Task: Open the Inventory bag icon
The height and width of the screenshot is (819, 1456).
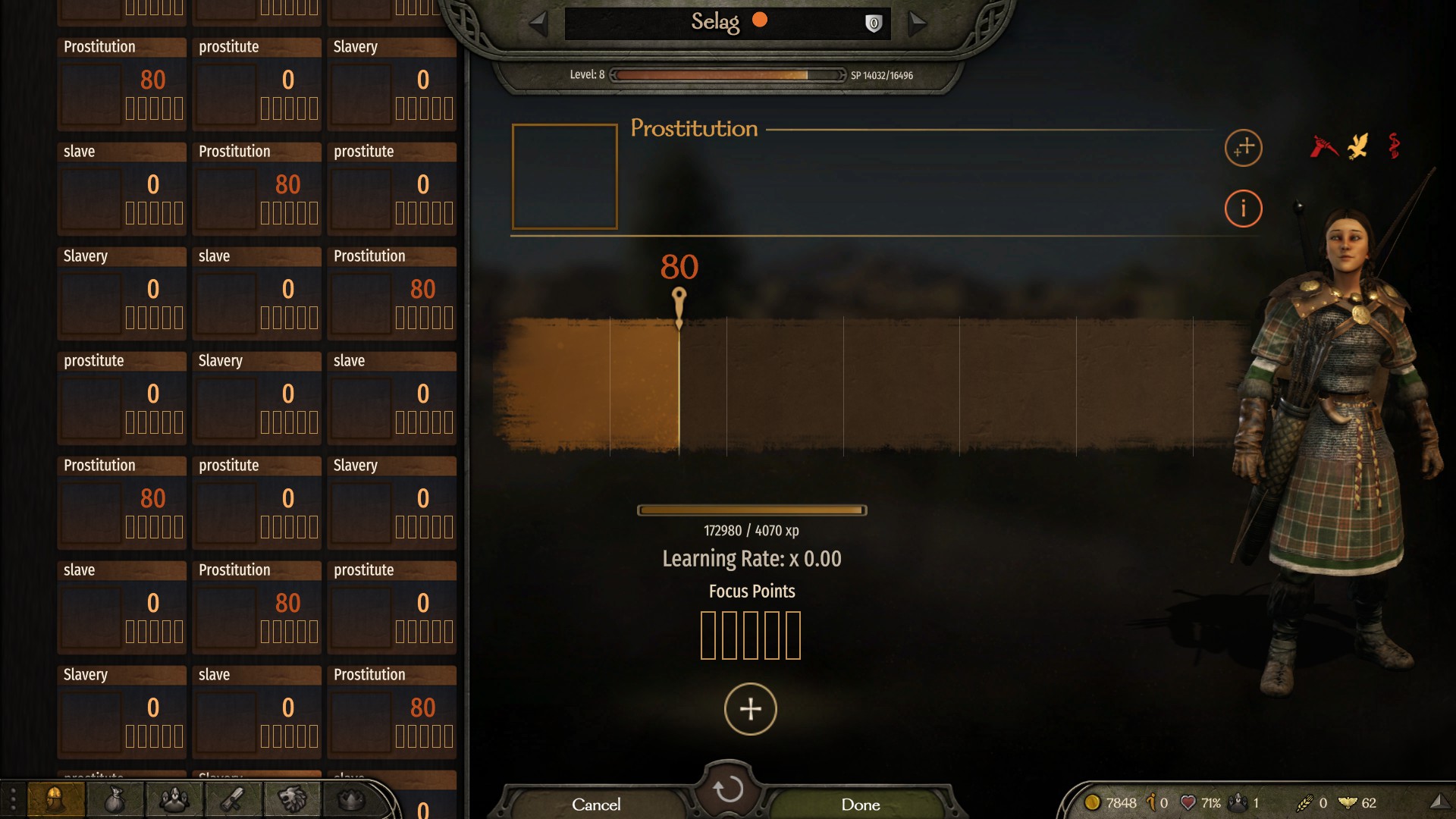Action: (115, 799)
